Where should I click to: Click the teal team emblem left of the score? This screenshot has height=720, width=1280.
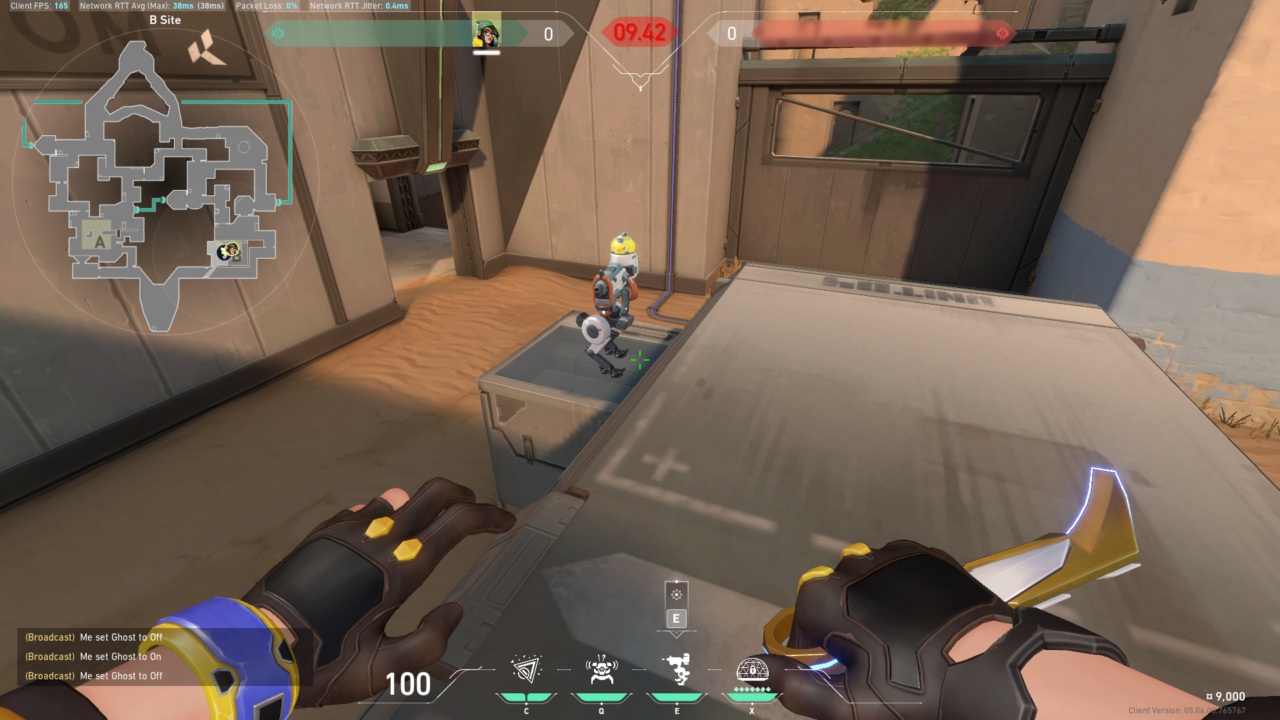coord(280,32)
